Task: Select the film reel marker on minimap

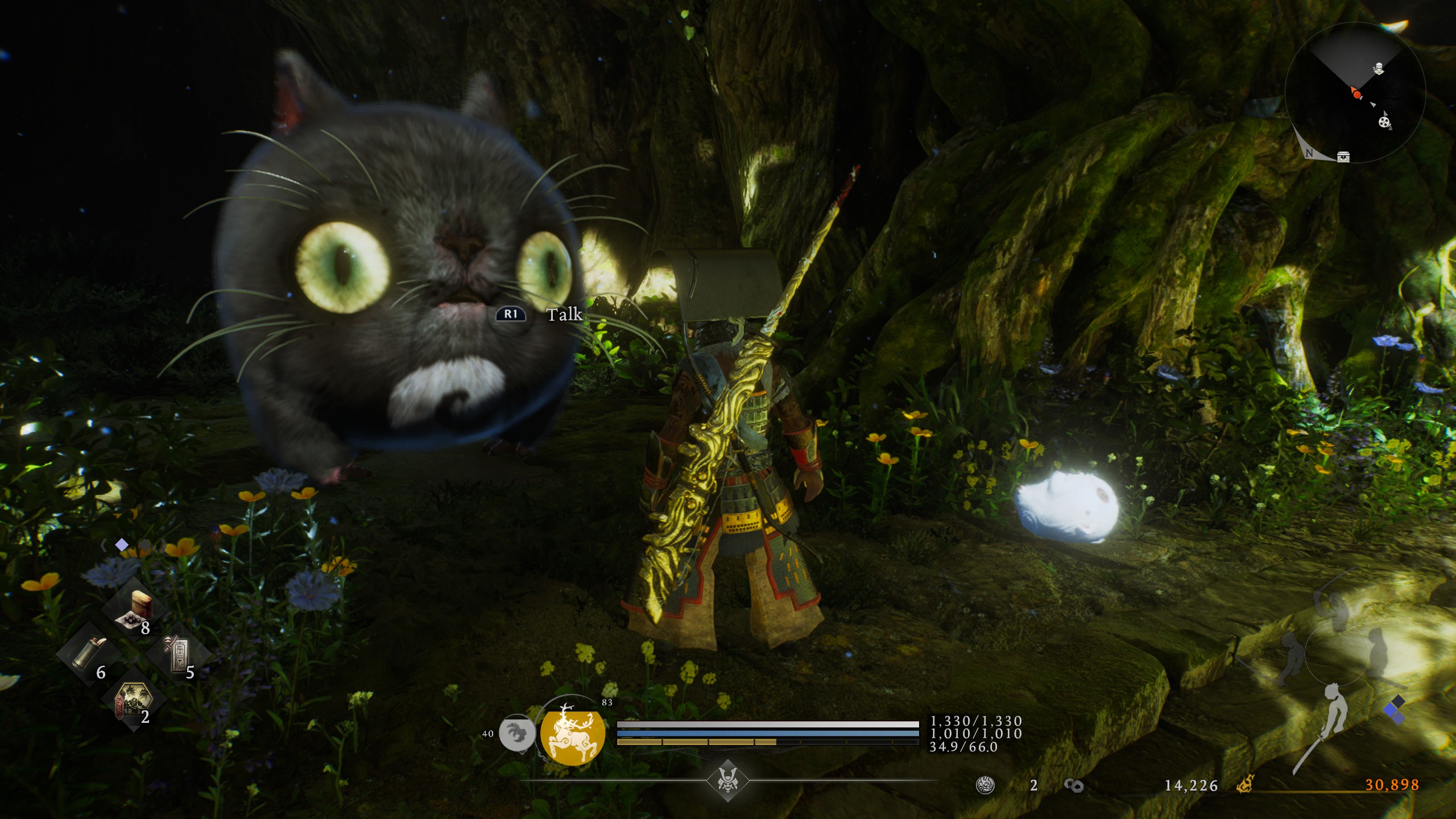Action: [x=1384, y=121]
